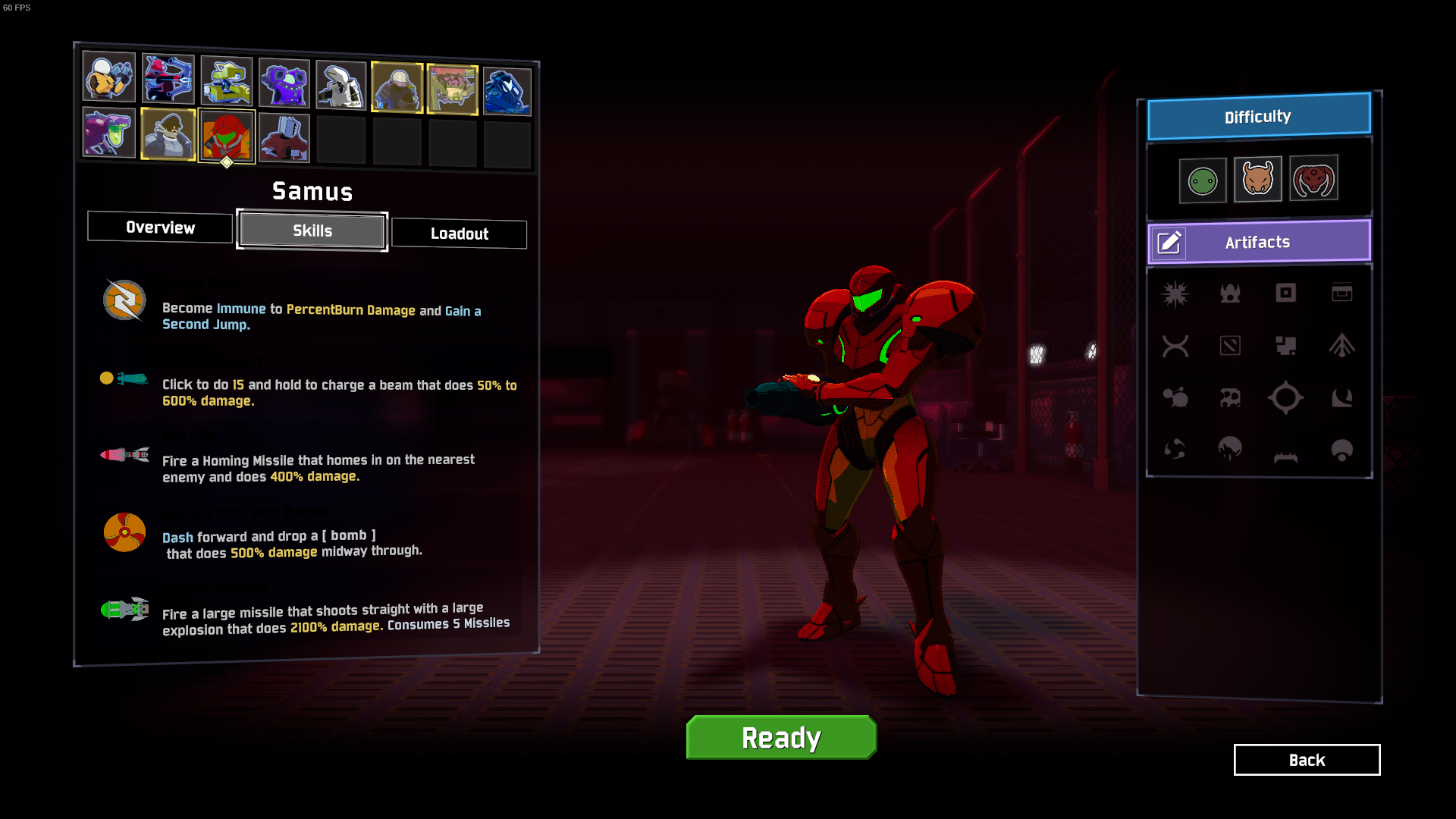Click the explosion-shaped artifact icon
This screenshot has width=1456, height=819.
click(1175, 293)
